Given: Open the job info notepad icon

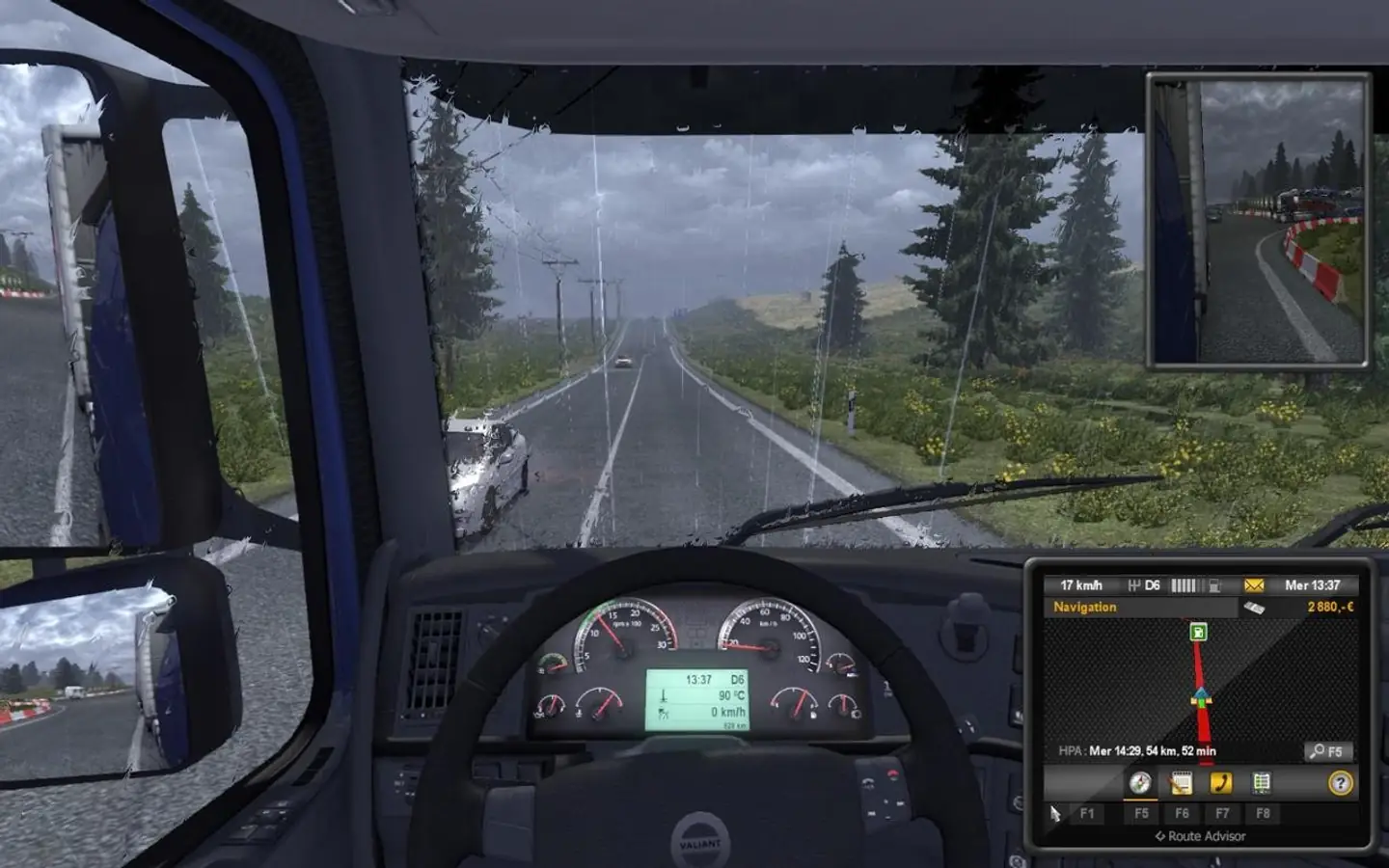Looking at the screenshot, I should coord(1182,783).
